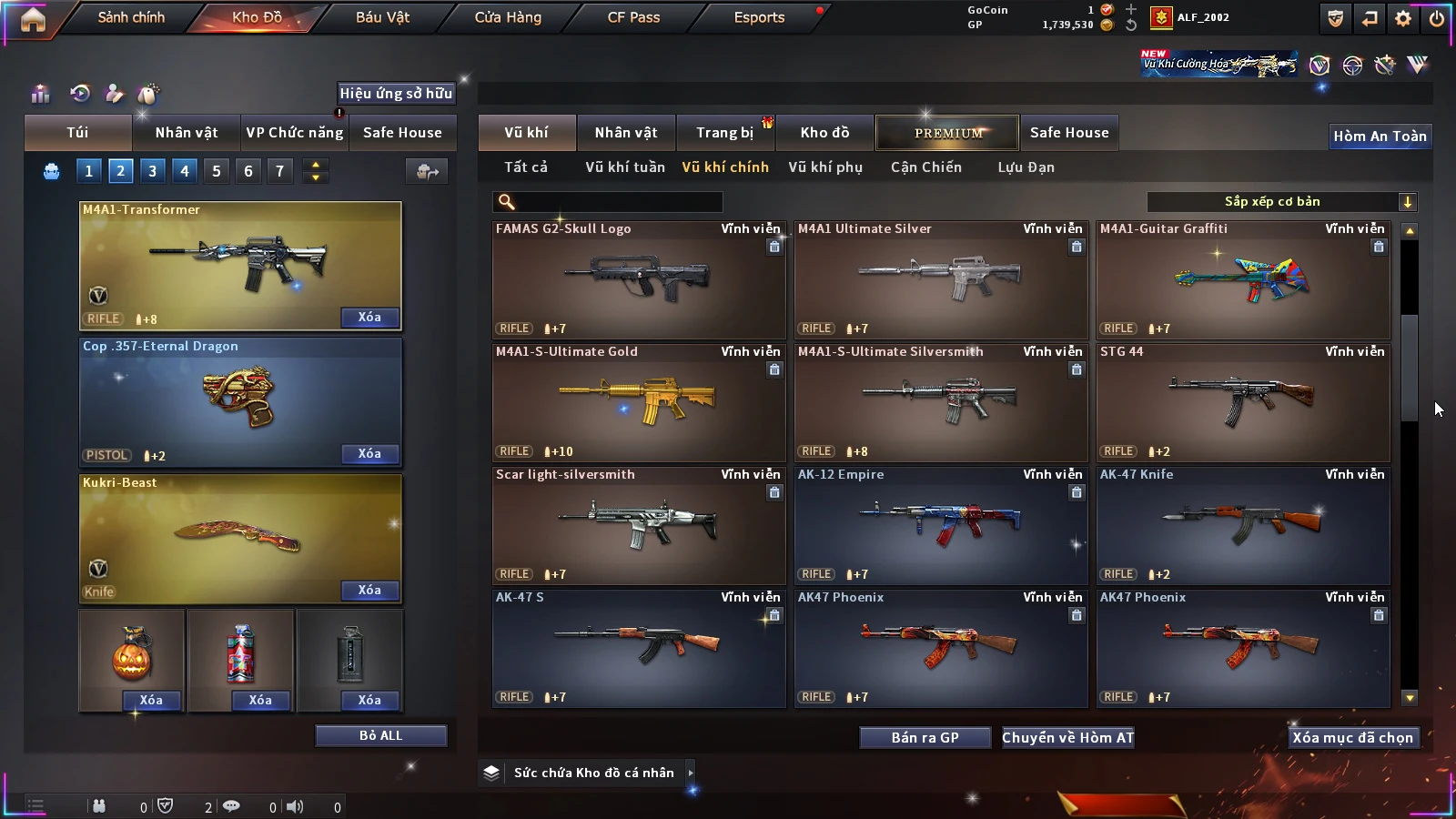Select the M4A1-S-Ultimate Gold rifle
The height and width of the screenshot is (819, 1456).
(x=638, y=402)
